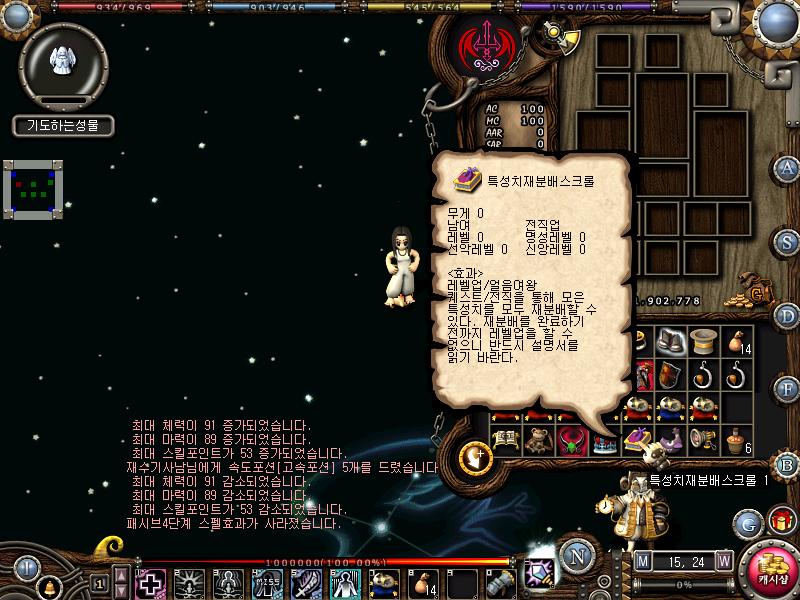This screenshot has height=600, width=800.
Task: Open the round S side button
Action: [x=787, y=241]
